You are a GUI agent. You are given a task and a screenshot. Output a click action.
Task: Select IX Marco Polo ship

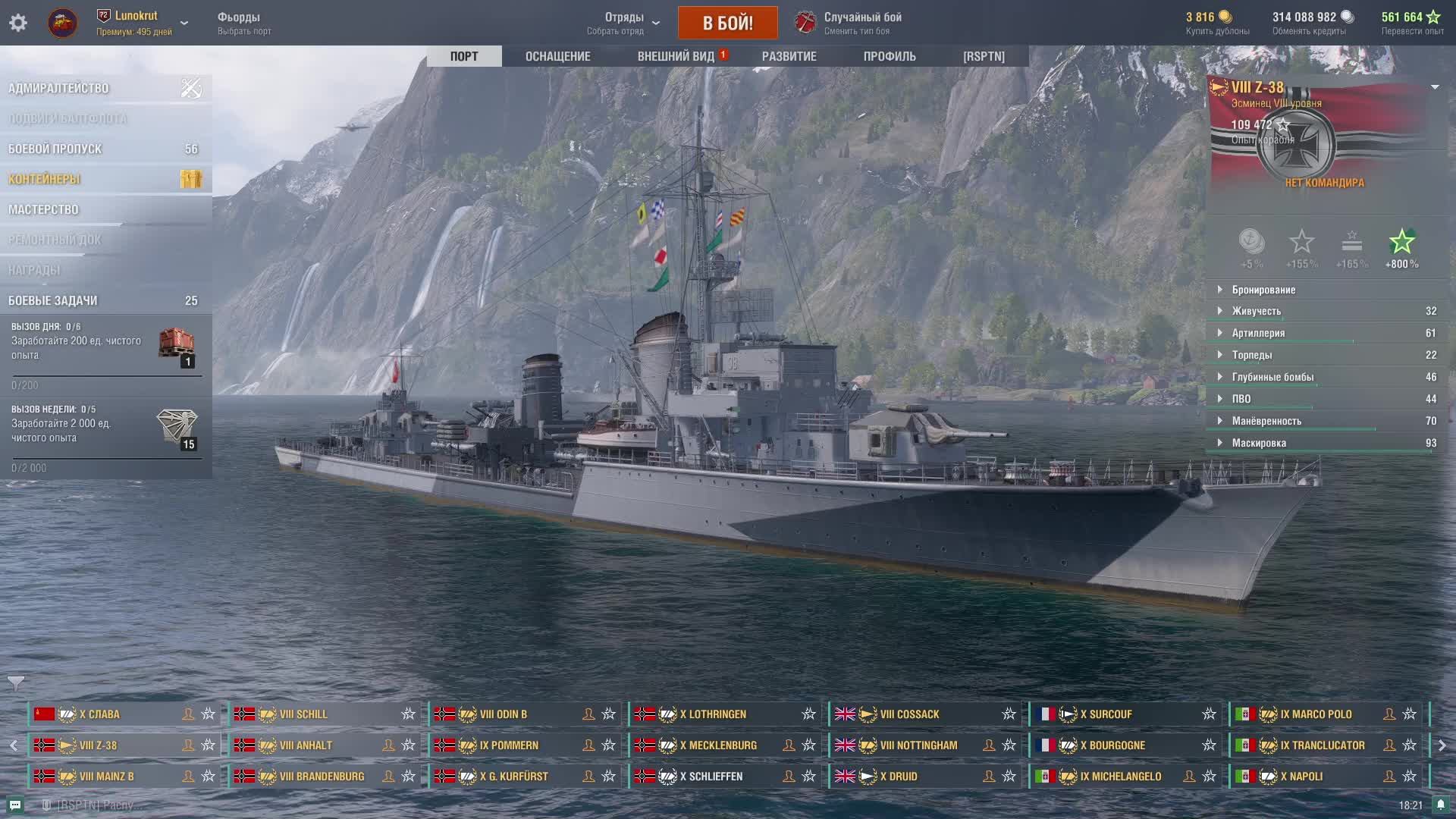point(1316,714)
